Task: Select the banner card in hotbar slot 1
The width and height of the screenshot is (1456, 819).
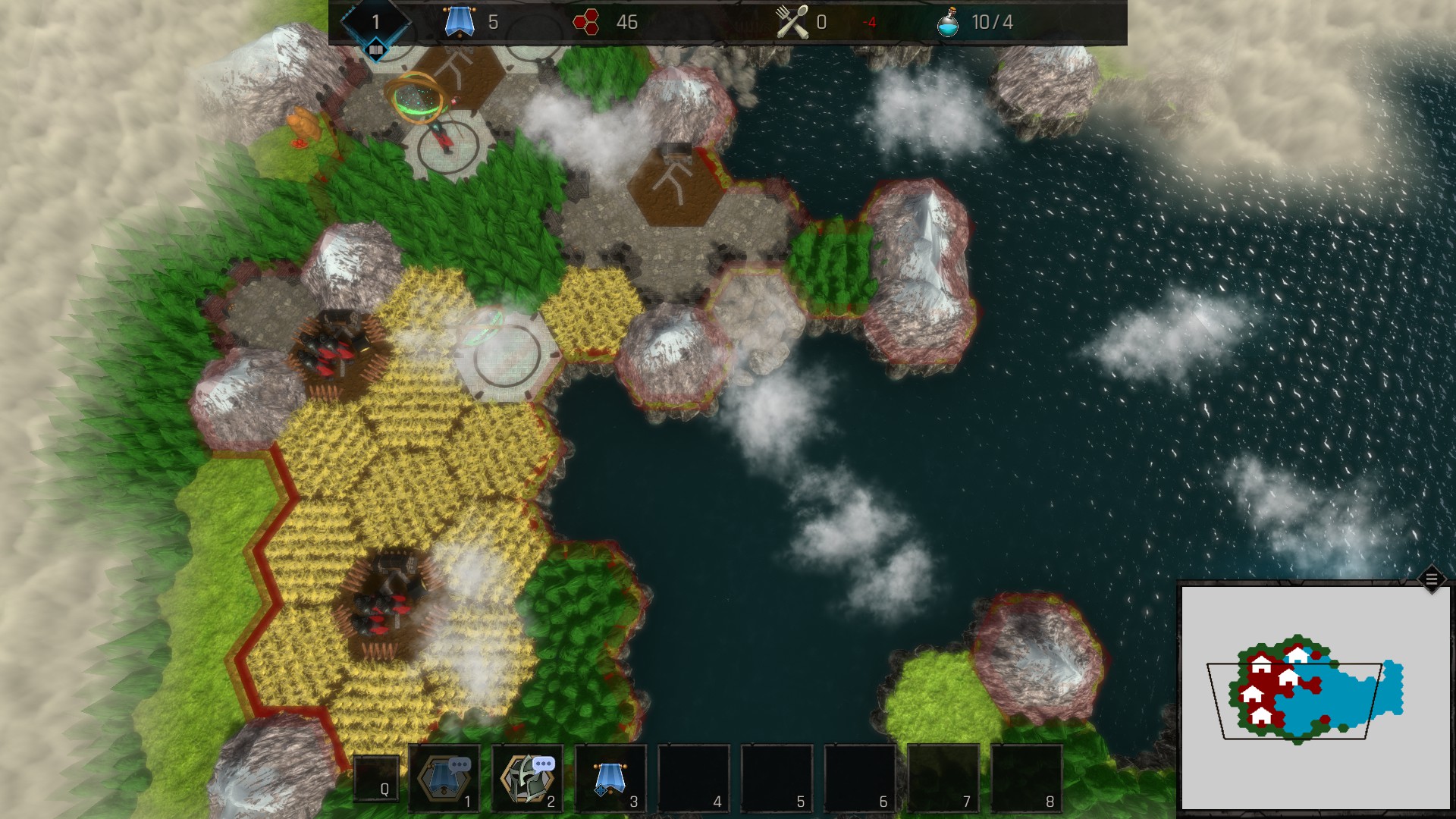Action: [444, 779]
